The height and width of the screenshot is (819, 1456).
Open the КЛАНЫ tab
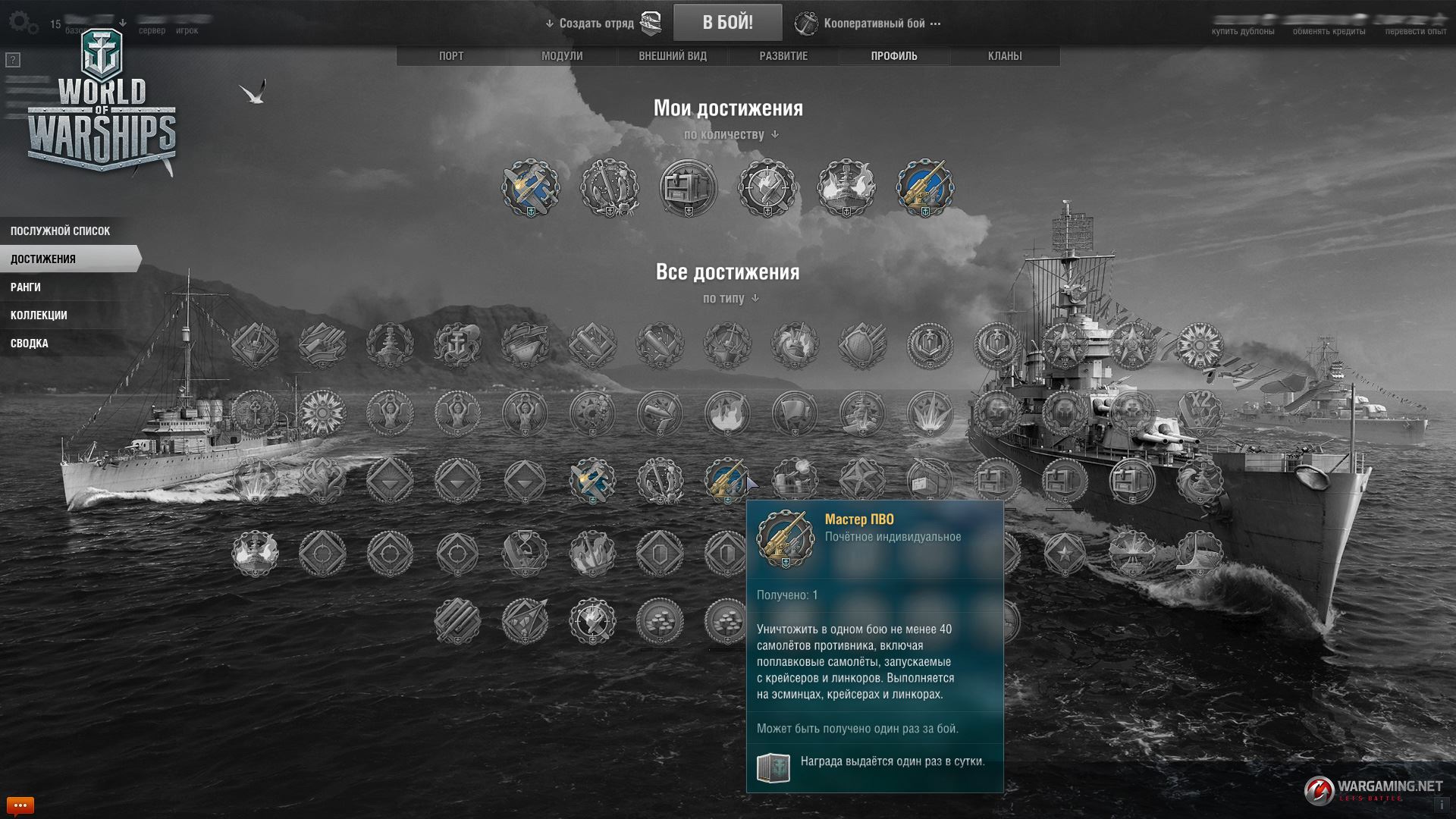click(x=1005, y=56)
